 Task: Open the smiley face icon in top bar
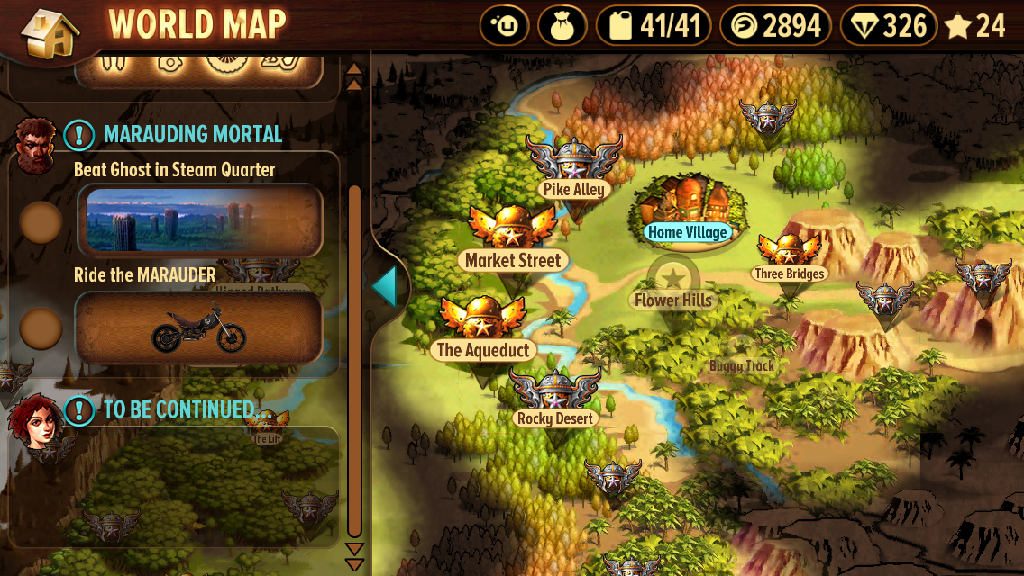point(504,26)
